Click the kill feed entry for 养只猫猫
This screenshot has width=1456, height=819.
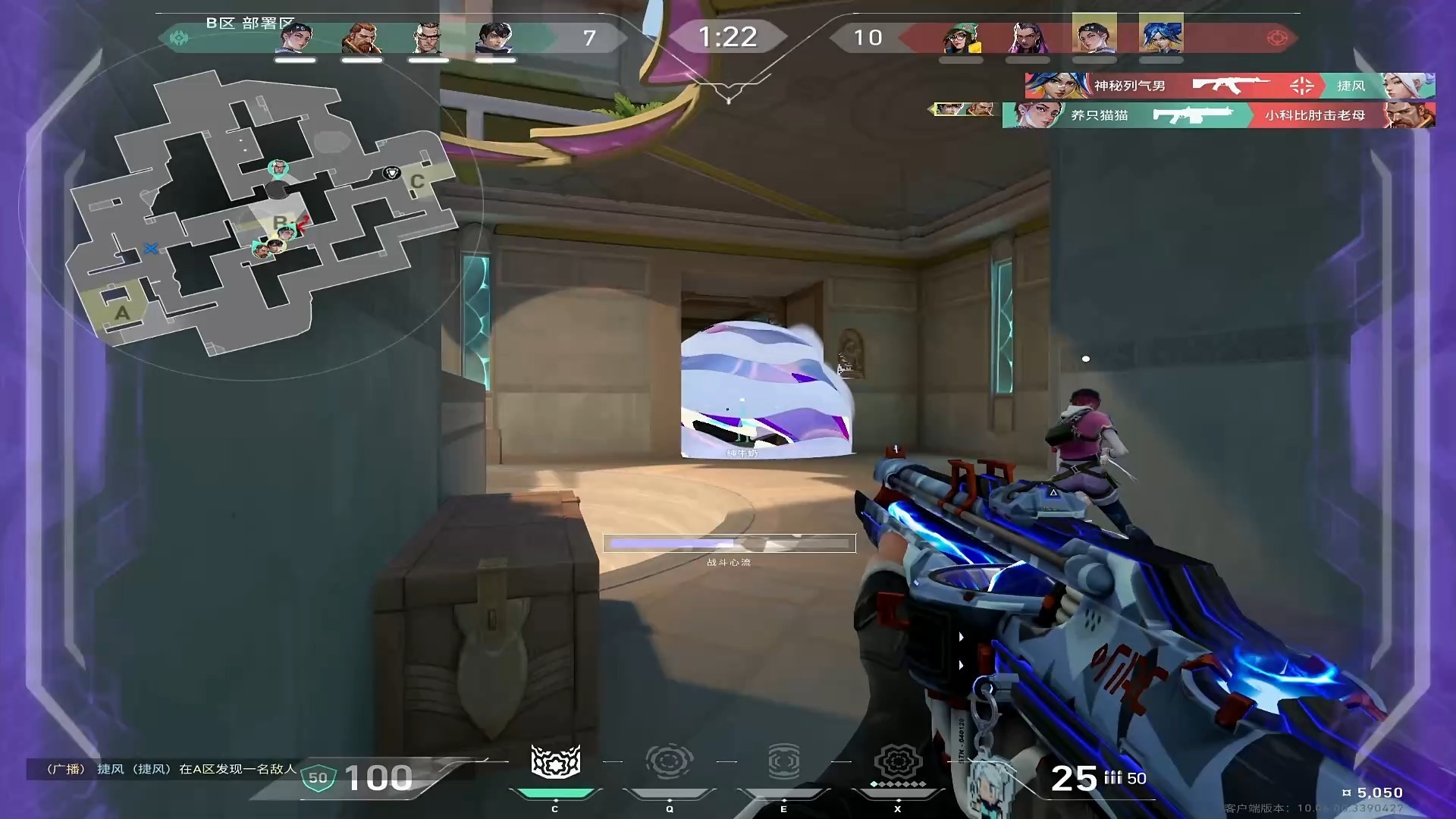(1218, 115)
